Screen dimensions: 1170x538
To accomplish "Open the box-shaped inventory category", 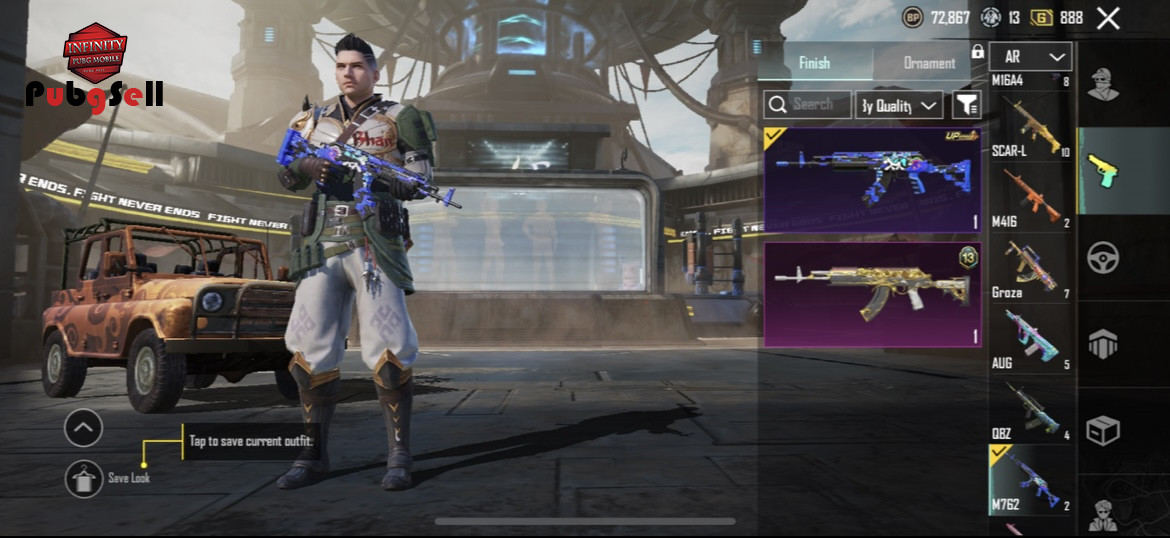I will tap(1103, 431).
